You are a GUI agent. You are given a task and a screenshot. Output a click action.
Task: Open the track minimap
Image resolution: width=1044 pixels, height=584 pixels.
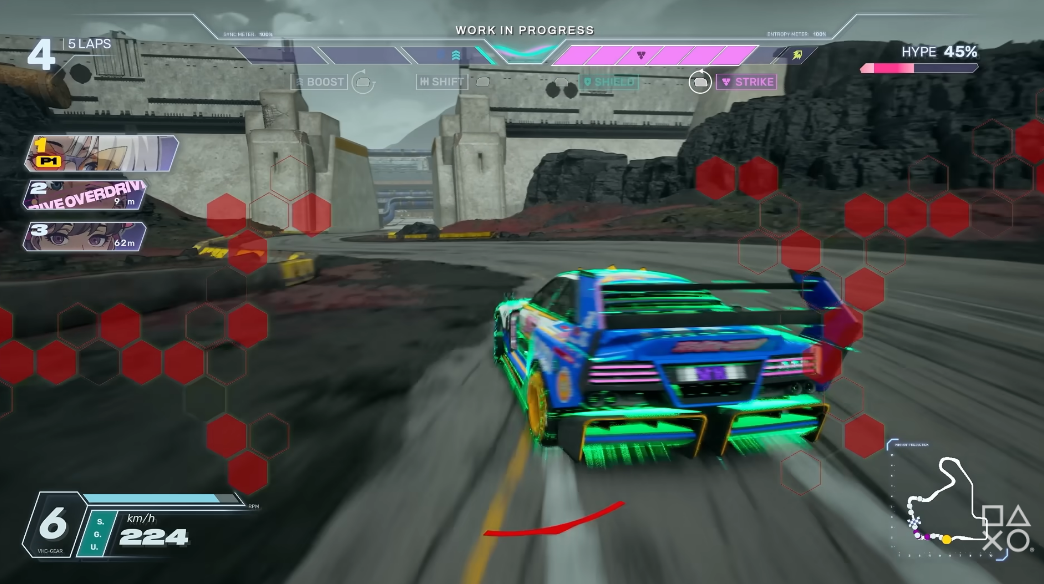[938, 500]
